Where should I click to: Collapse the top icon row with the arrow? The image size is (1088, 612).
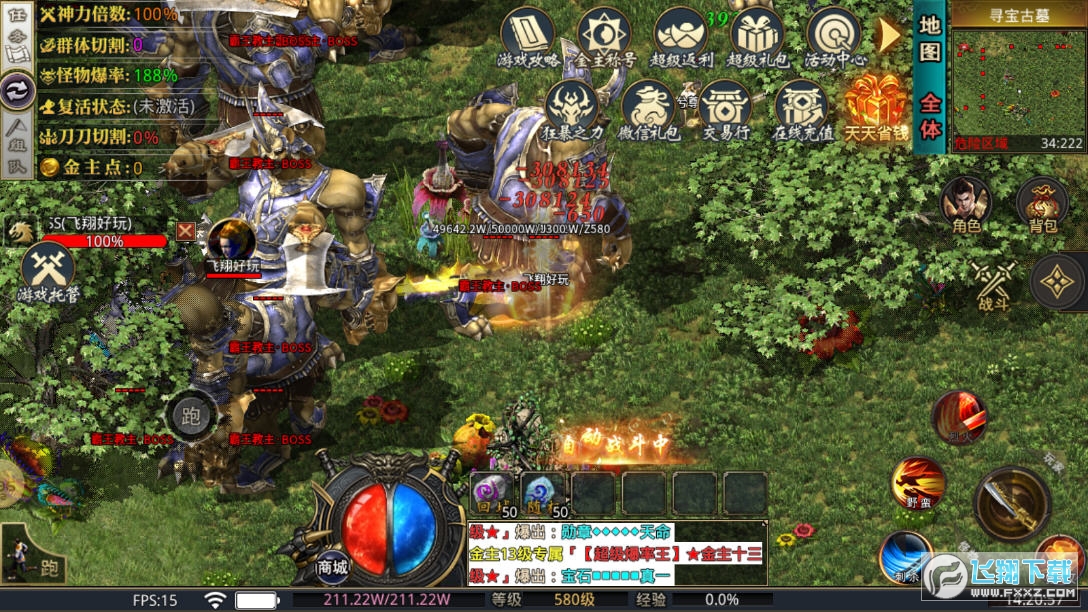pyautogui.click(x=889, y=35)
